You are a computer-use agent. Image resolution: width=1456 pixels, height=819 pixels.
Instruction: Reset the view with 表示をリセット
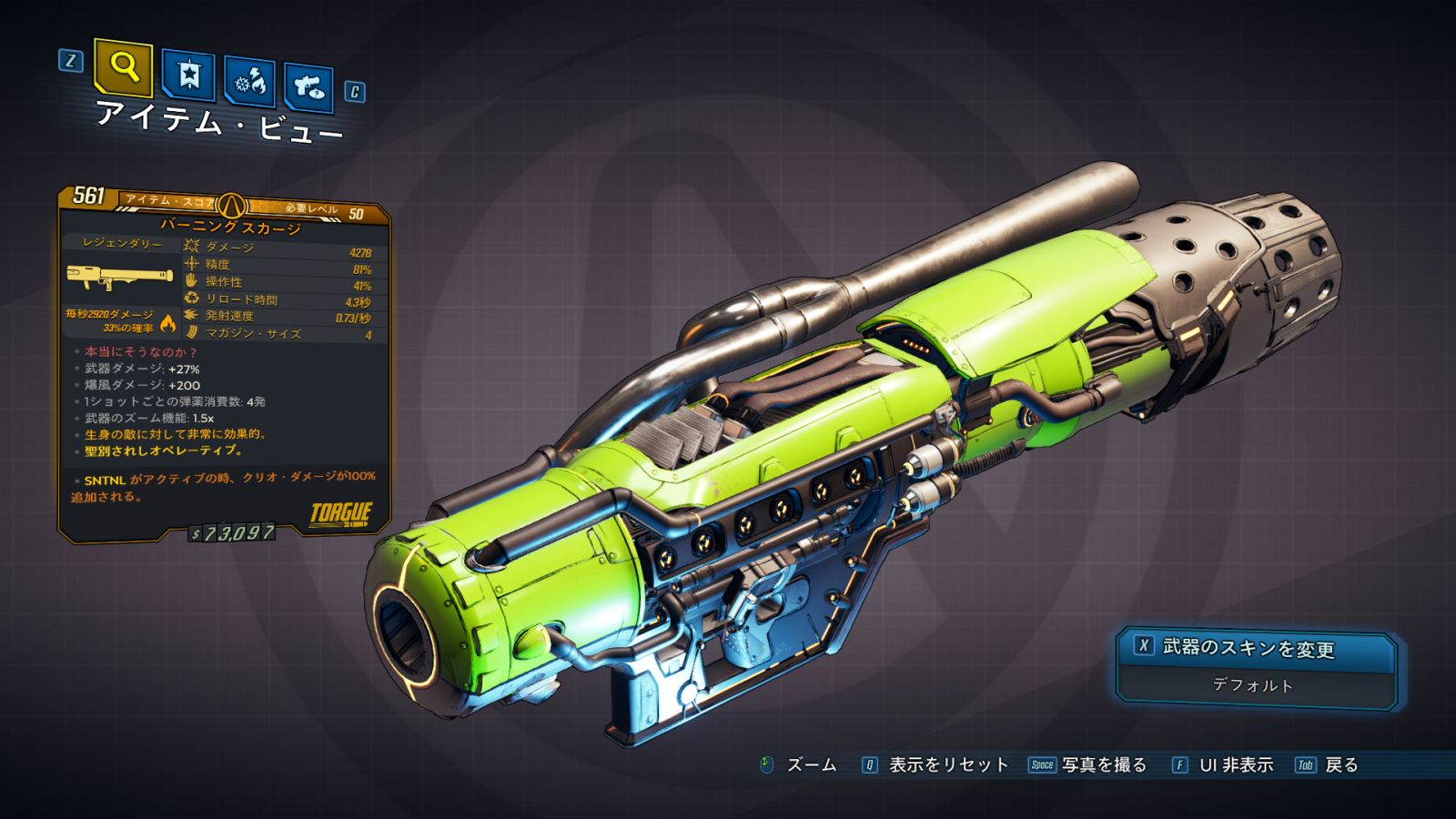tap(935, 765)
